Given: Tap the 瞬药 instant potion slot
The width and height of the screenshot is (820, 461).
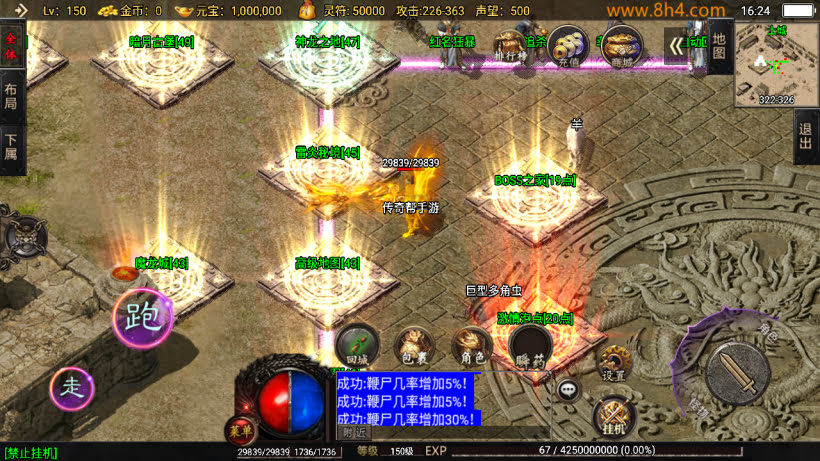Looking at the screenshot, I should click(530, 347).
